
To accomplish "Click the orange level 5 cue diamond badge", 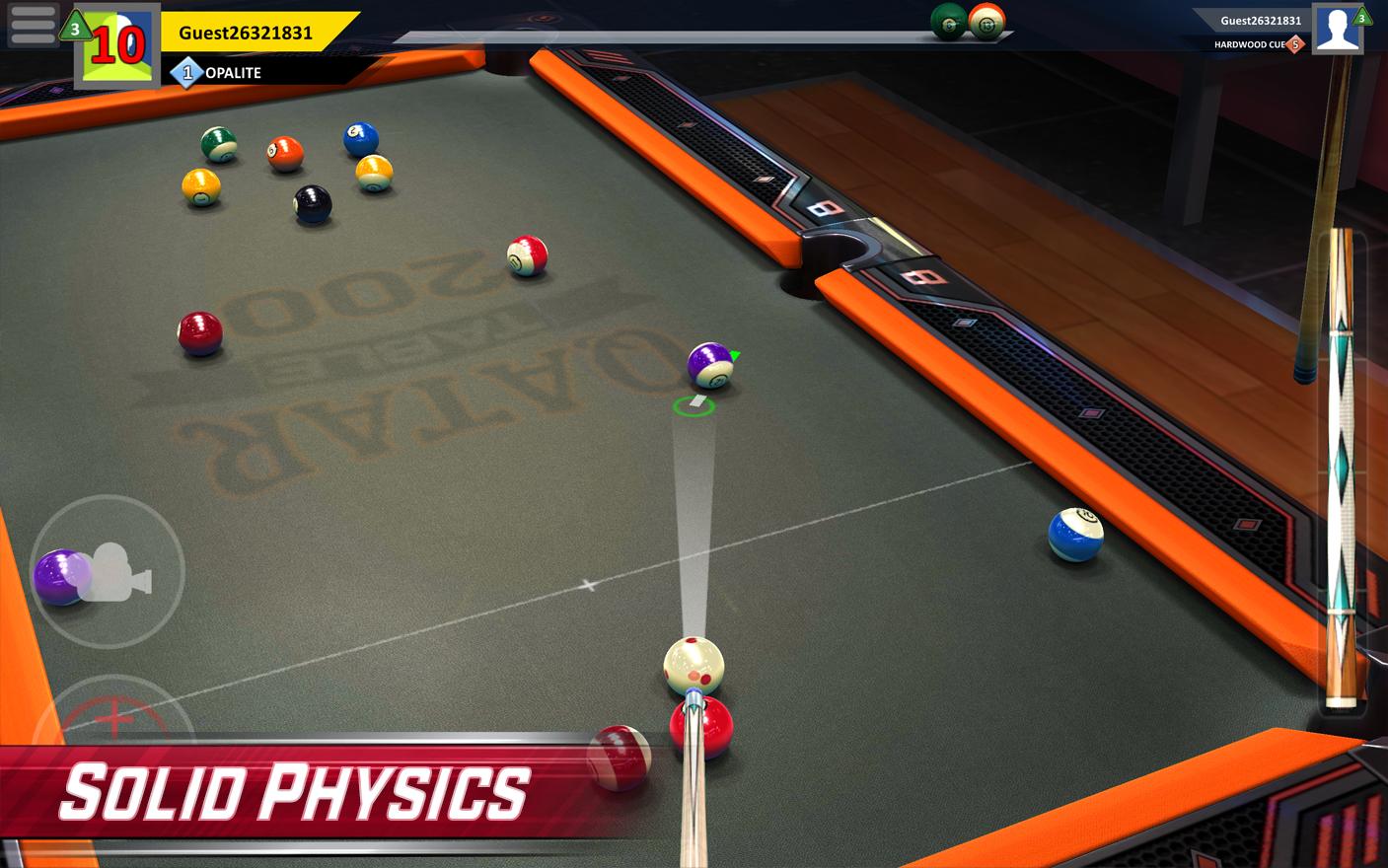I will tap(1293, 43).
